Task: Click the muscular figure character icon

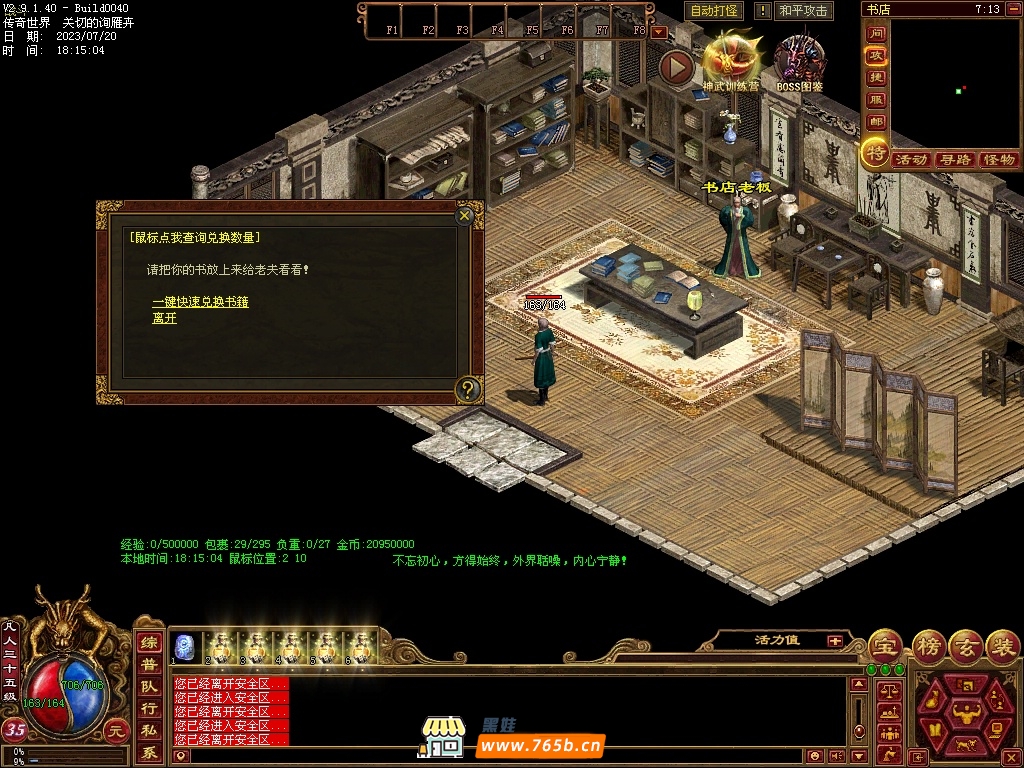Action: 965,714
